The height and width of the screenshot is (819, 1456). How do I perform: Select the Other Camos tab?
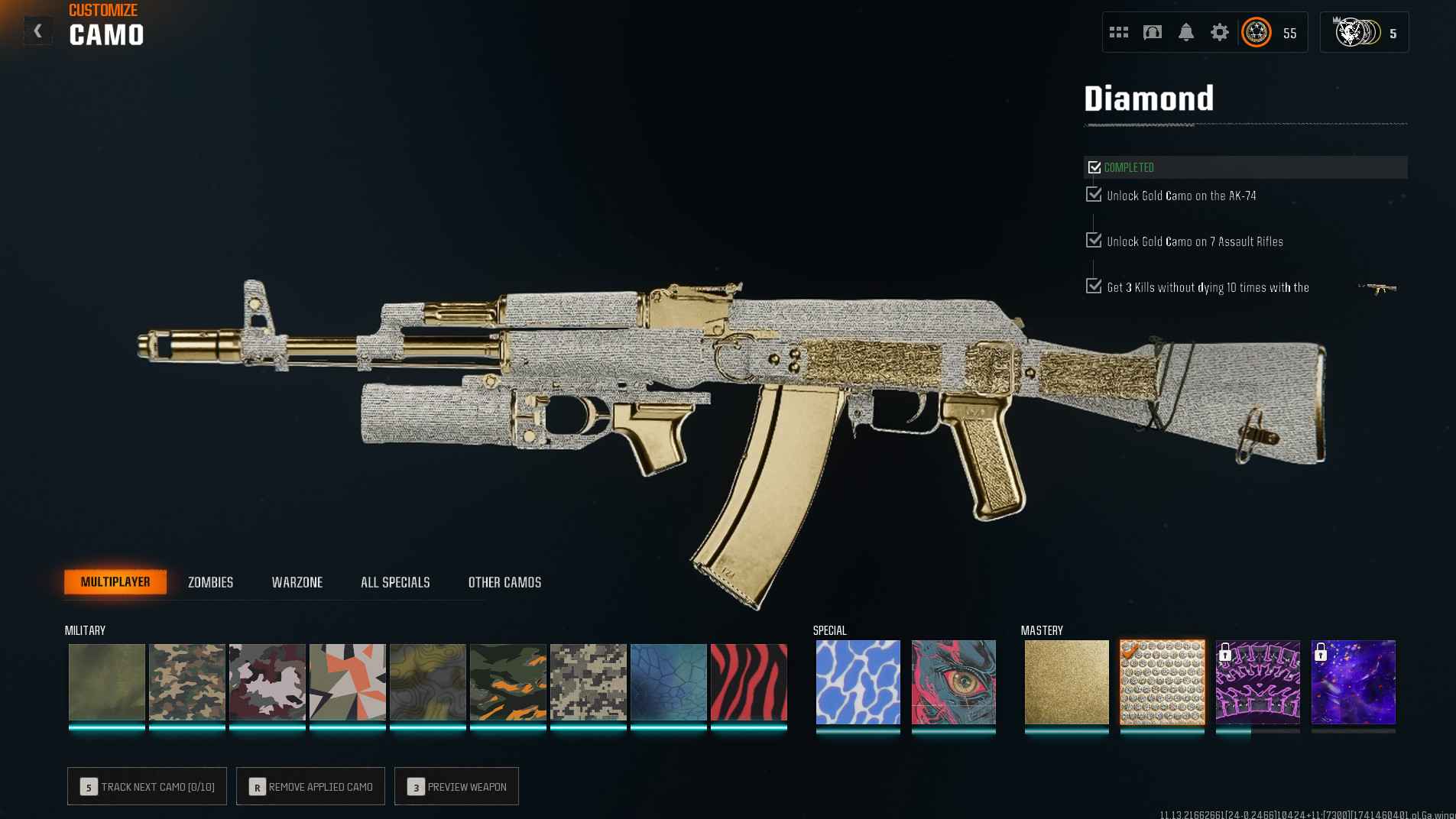(504, 582)
